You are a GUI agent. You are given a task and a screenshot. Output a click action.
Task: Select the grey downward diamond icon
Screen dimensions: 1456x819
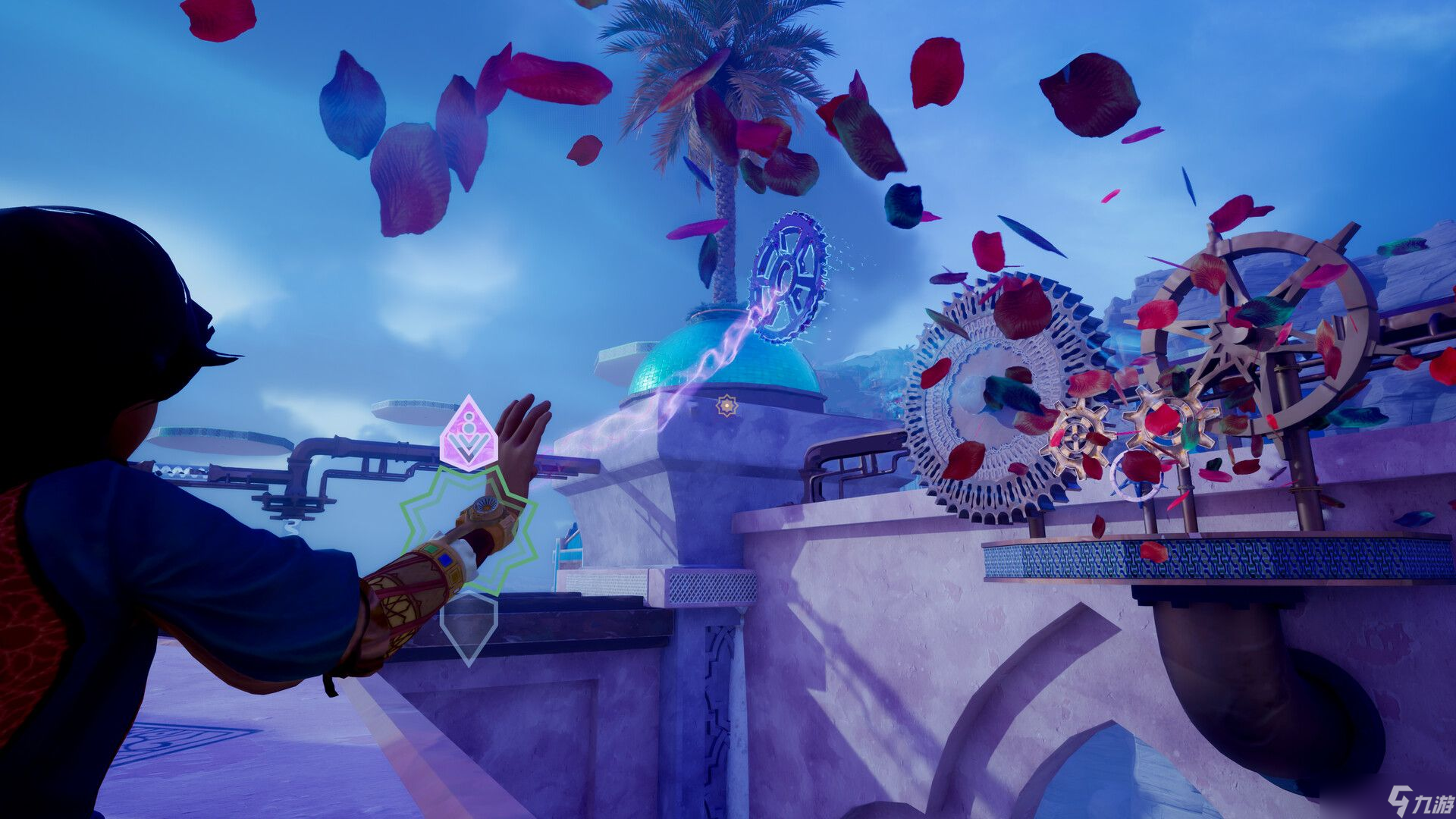click(x=469, y=627)
